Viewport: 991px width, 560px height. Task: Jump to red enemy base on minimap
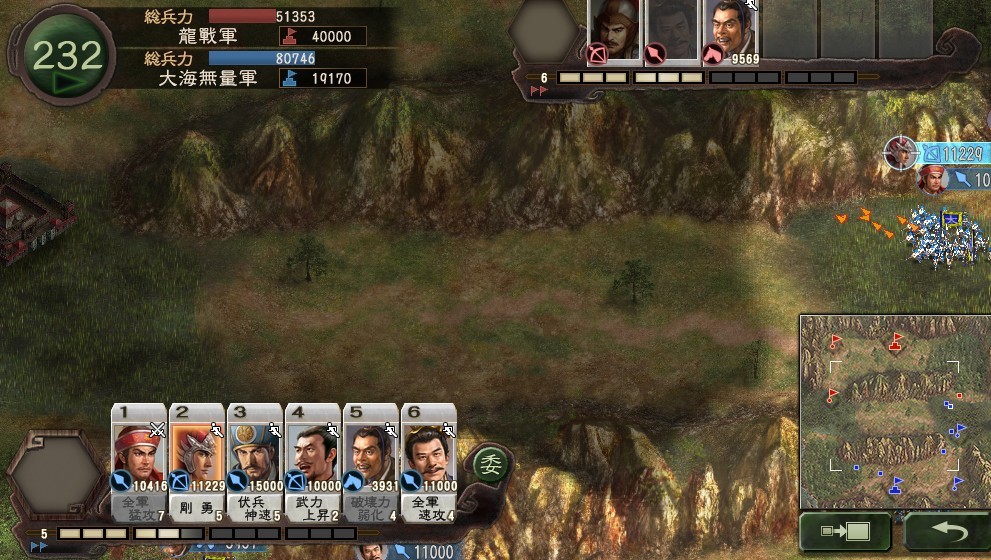[896, 341]
